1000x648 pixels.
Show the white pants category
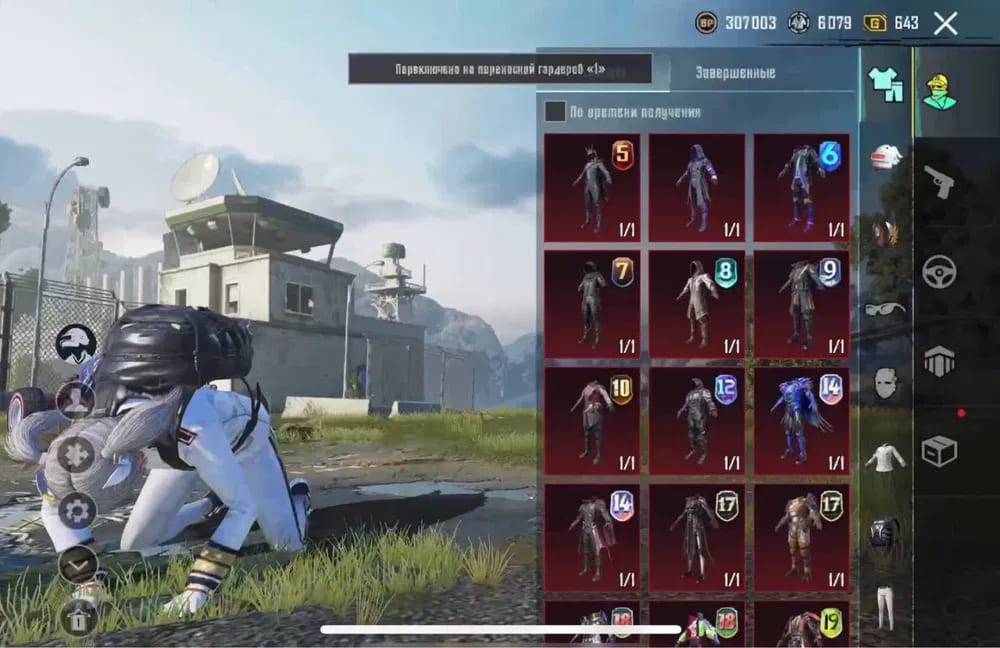885,606
